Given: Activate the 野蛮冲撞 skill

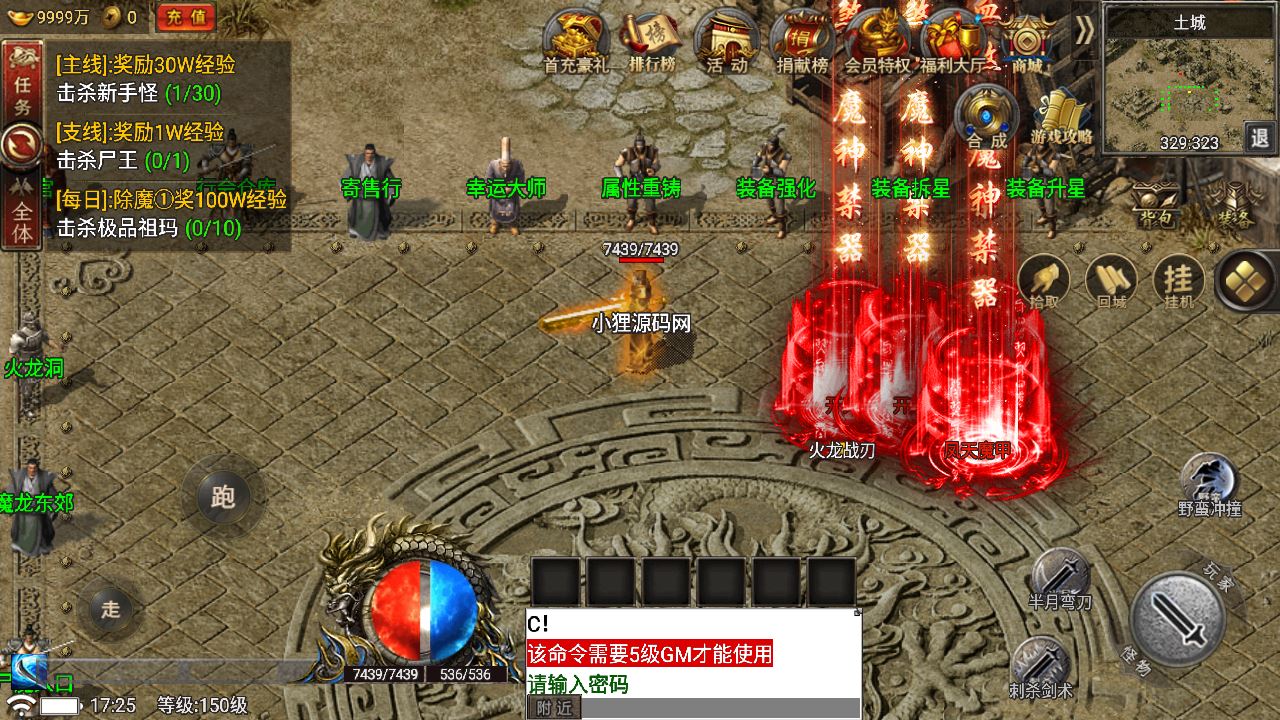Looking at the screenshot, I should (x=1209, y=482).
